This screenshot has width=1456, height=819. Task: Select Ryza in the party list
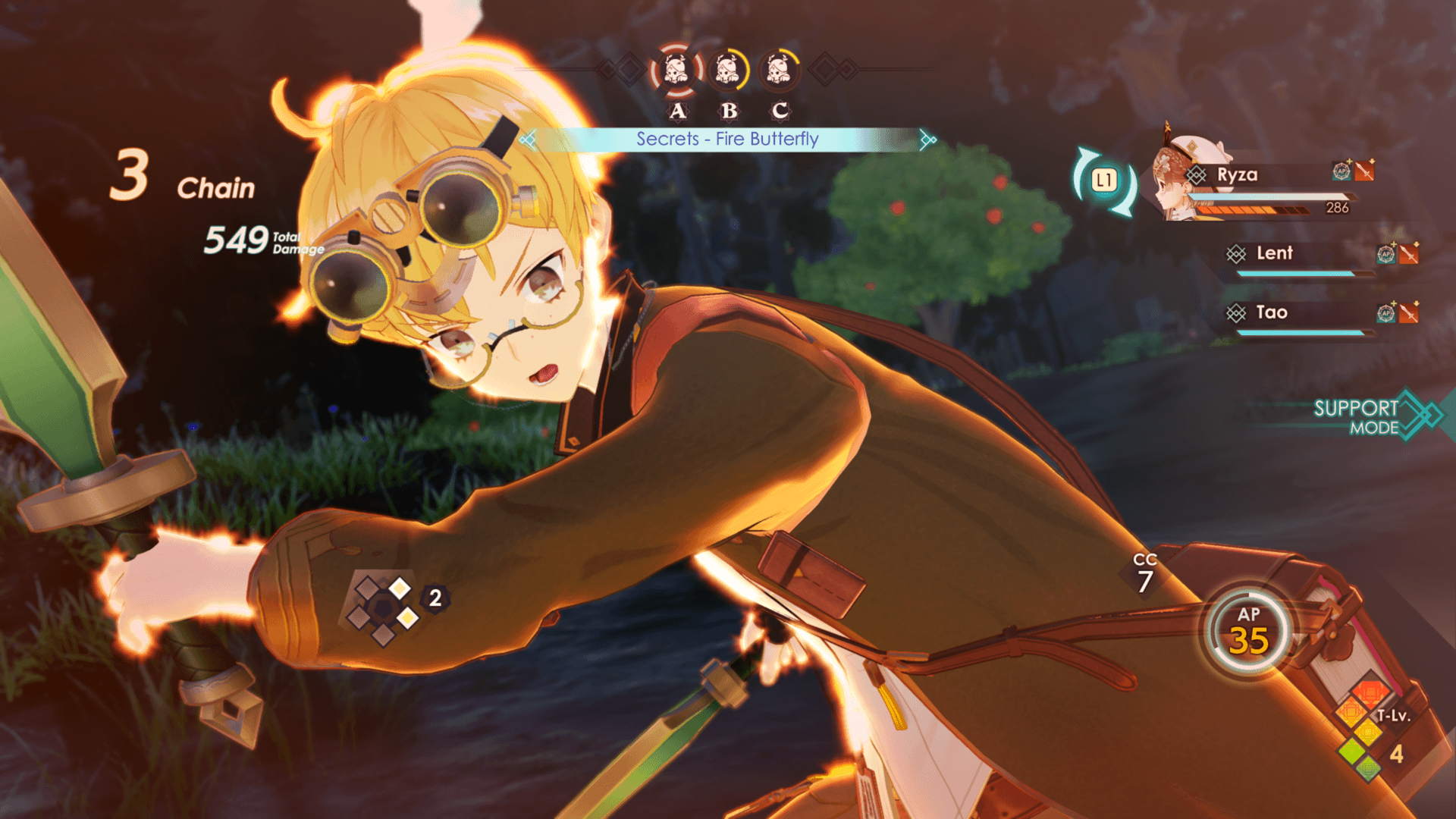pos(1237,175)
